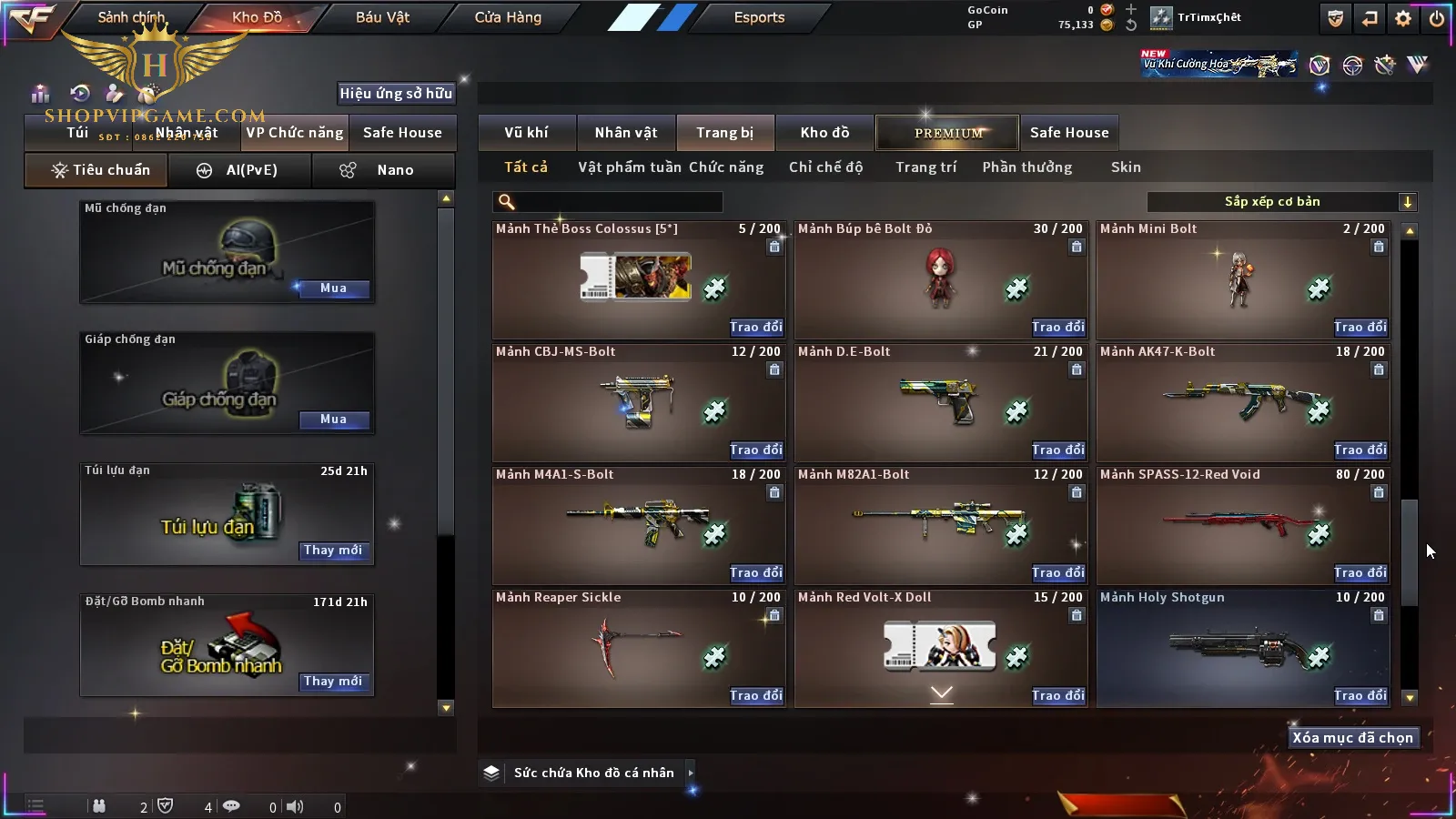Screen dimensions: 1456x819
Task: Go to Báu Vật menu
Action: point(382,17)
